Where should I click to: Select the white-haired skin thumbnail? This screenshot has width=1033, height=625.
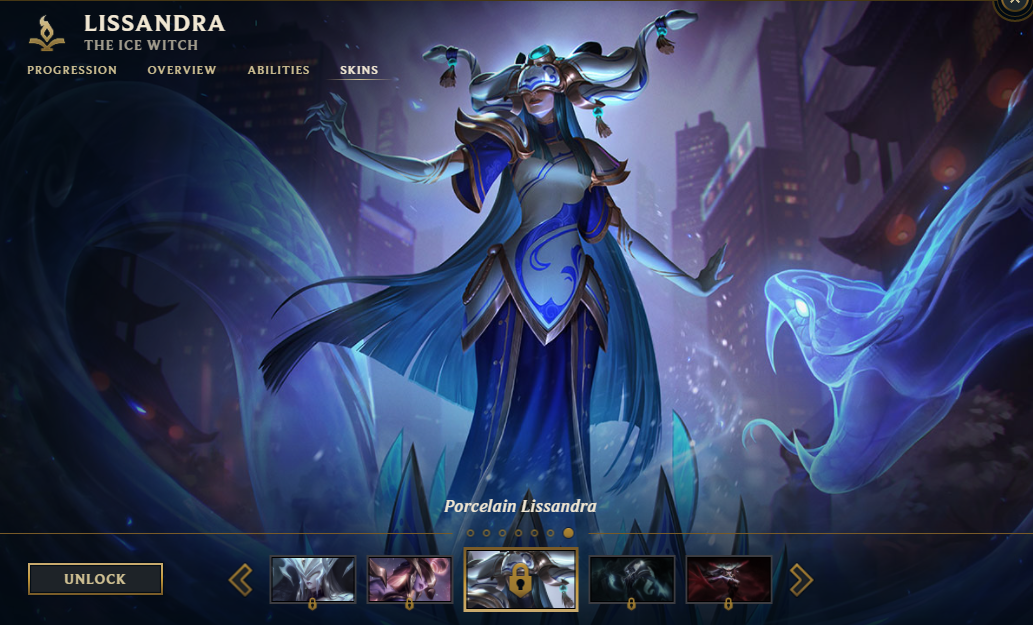313,579
